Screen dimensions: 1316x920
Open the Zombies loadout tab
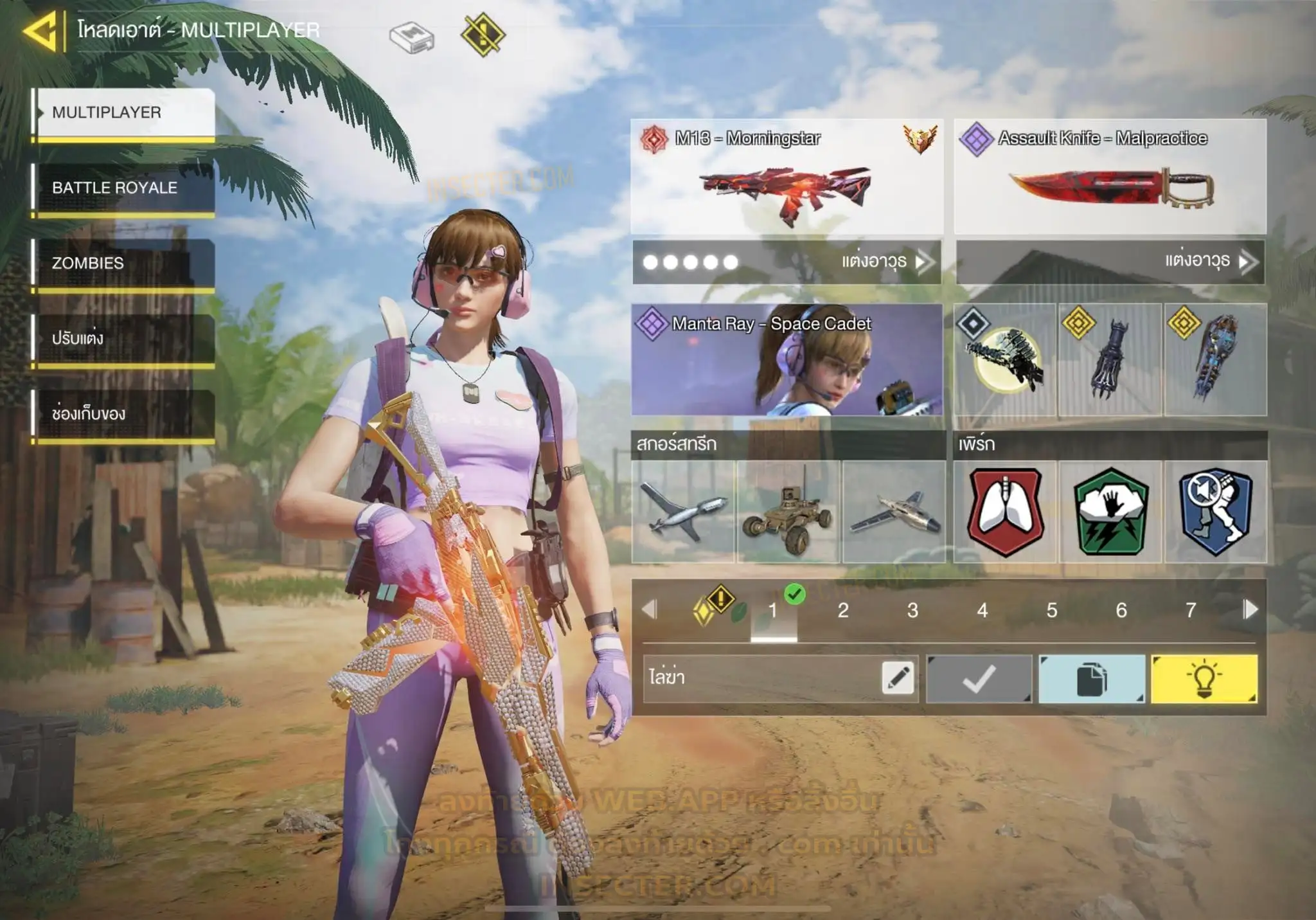pyautogui.click(x=123, y=263)
